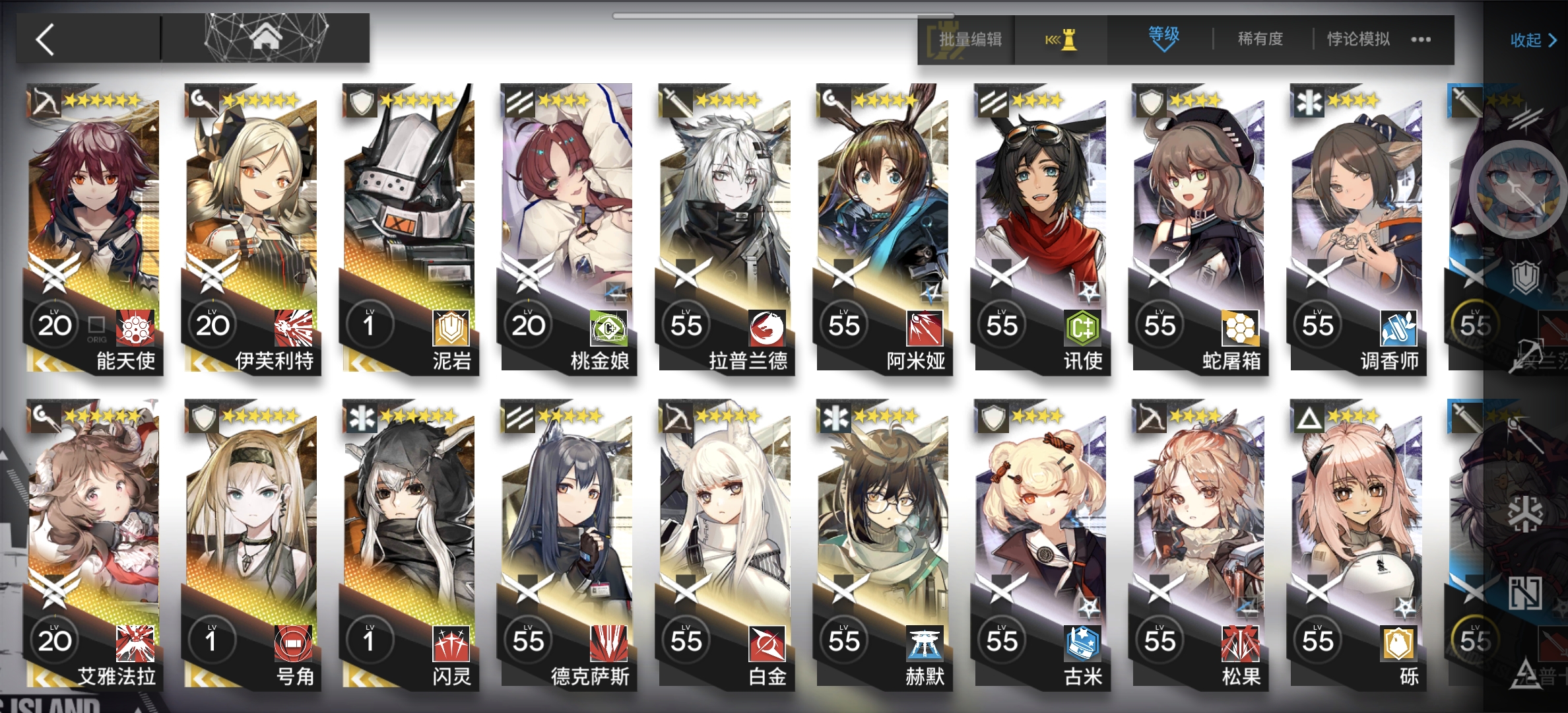Return to the home menu
The width and height of the screenshot is (1568, 713).
coord(265,38)
